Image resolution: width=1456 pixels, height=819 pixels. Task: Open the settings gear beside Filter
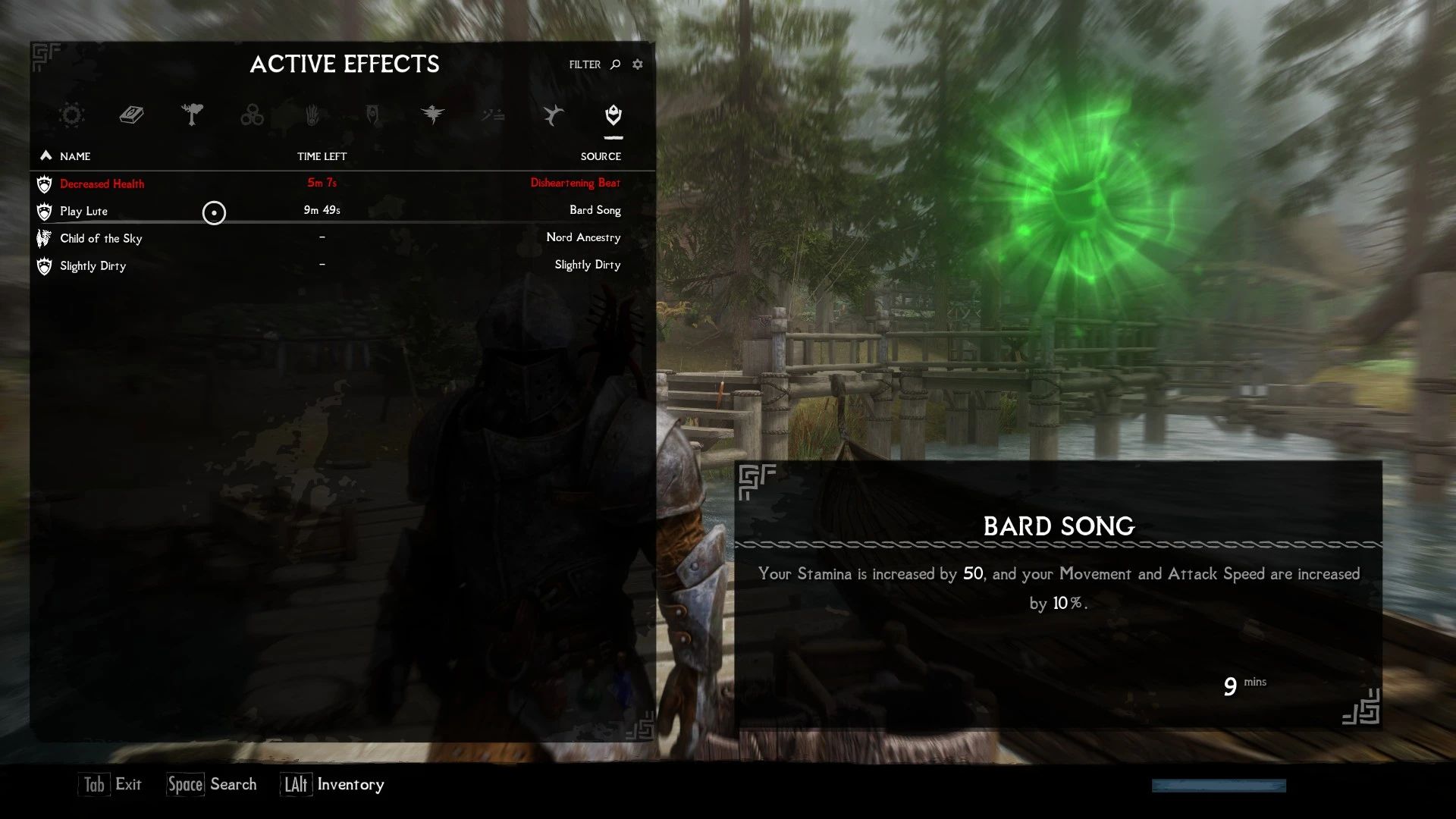[x=638, y=64]
